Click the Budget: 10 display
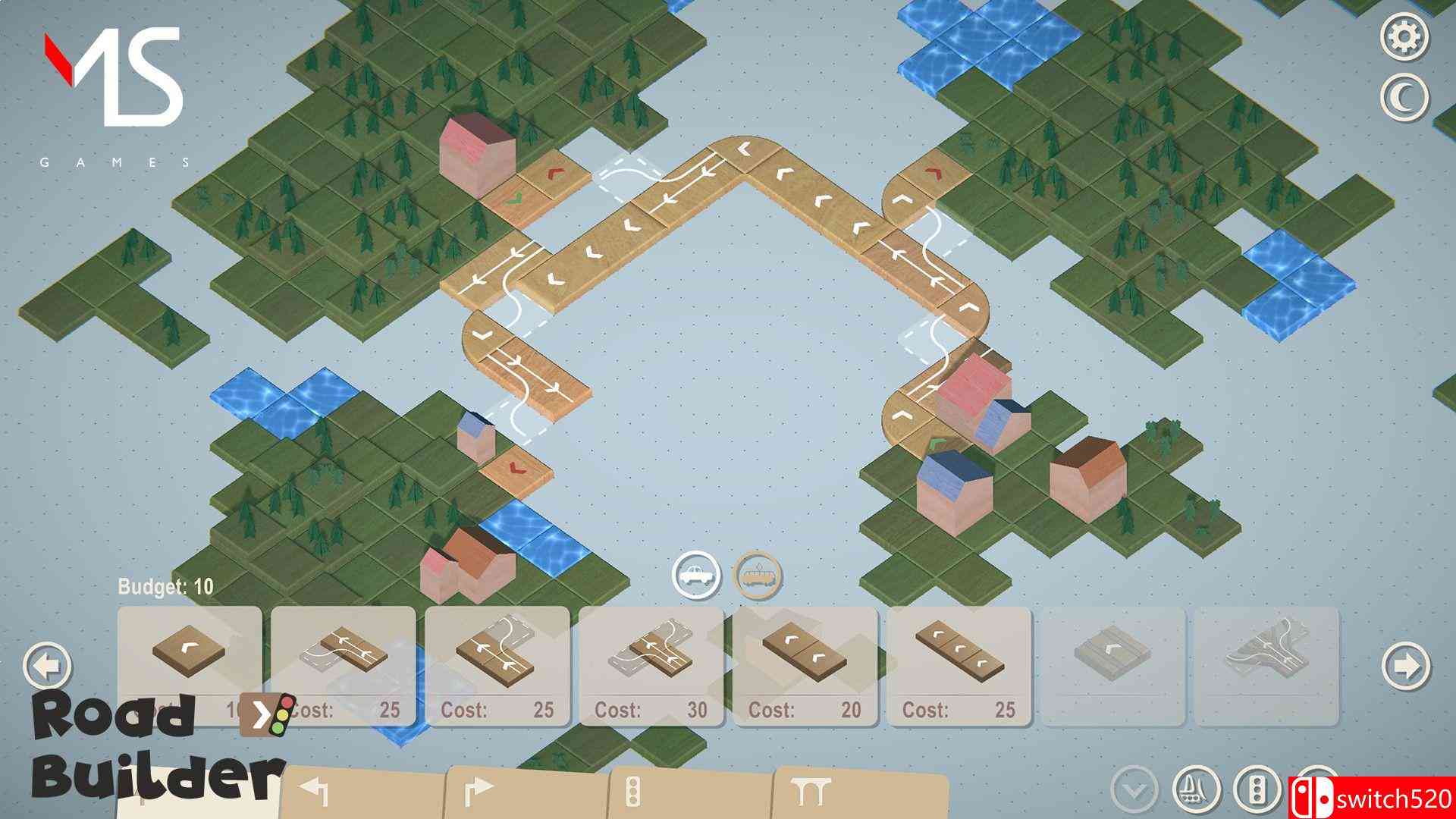1456x819 pixels. tap(163, 584)
